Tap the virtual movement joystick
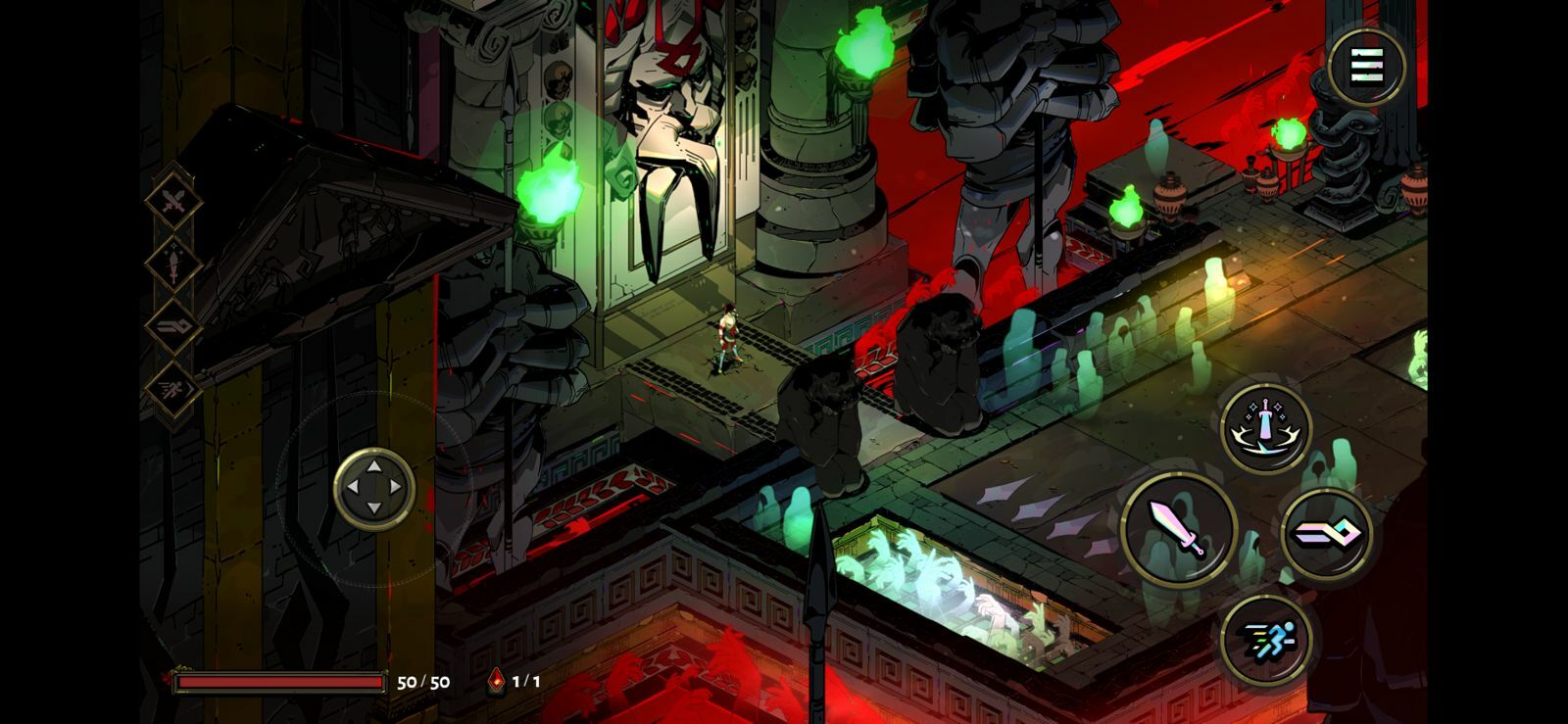Image resolution: width=1568 pixels, height=724 pixels. pos(374,488)
